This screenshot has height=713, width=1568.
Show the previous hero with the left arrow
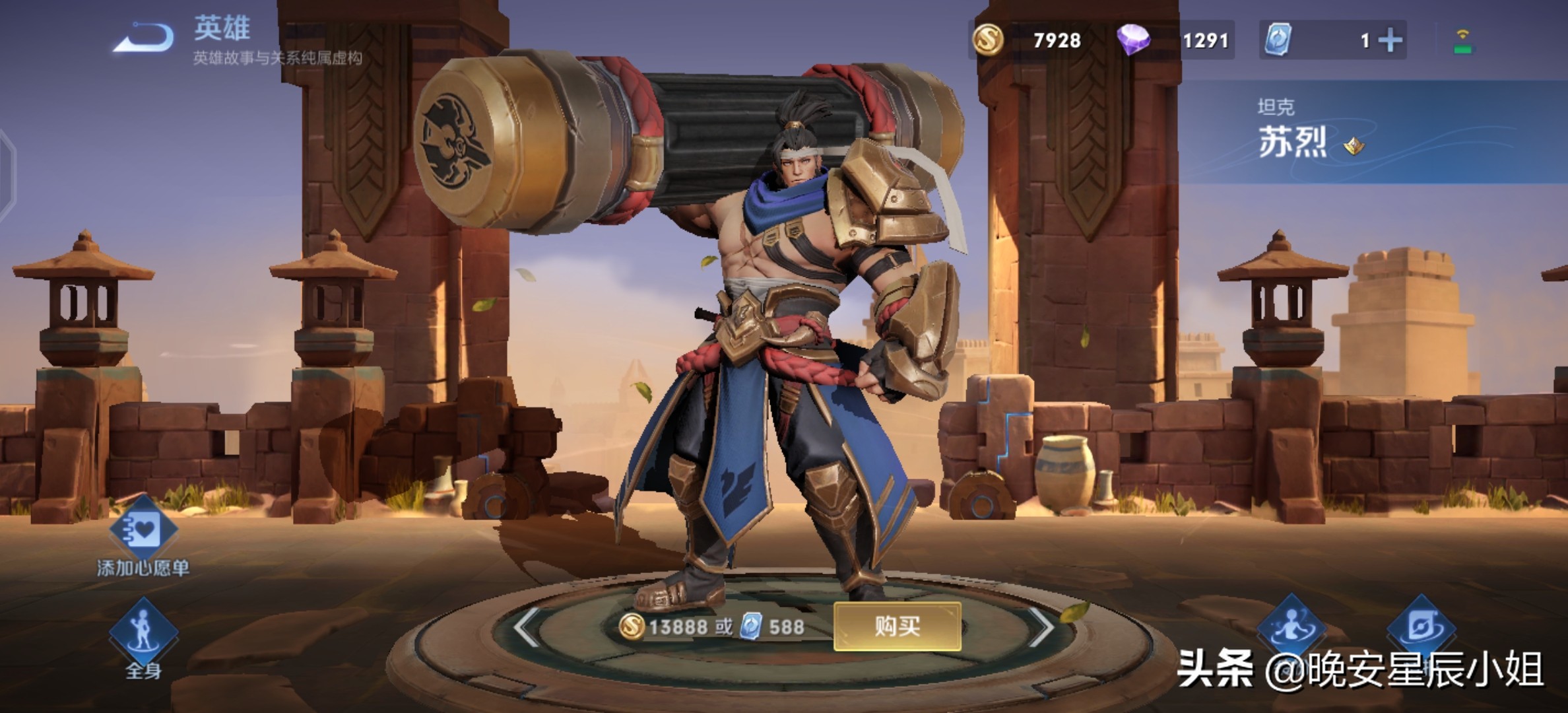click(x=527, y=626)
